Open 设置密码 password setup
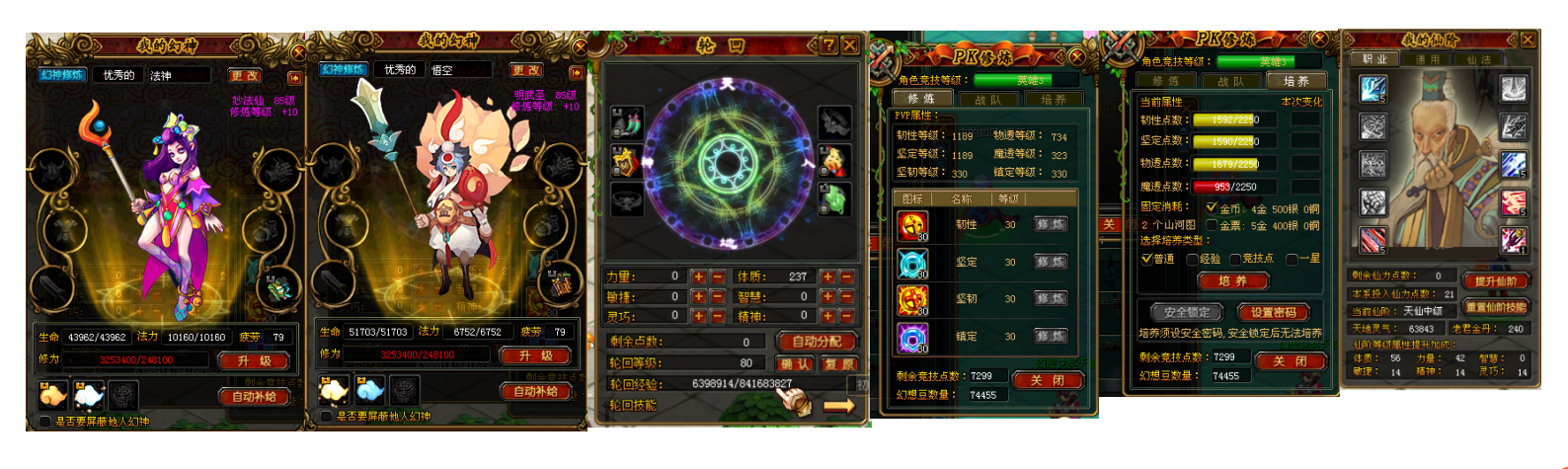Image resolution: width=1568 pixels, height=469 pixels. 1273,312
